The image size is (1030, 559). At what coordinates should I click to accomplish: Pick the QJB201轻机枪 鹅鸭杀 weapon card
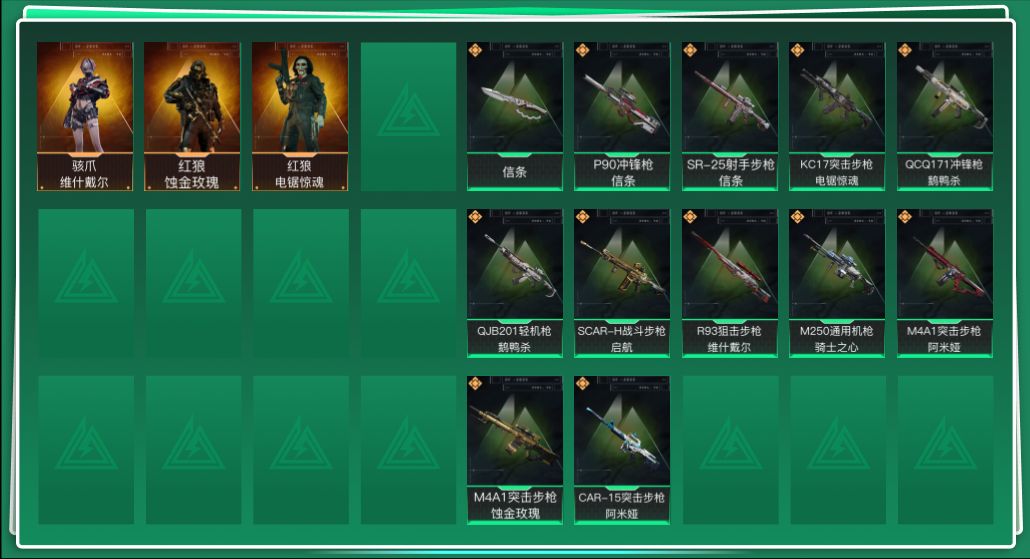[x=514, y=282]
